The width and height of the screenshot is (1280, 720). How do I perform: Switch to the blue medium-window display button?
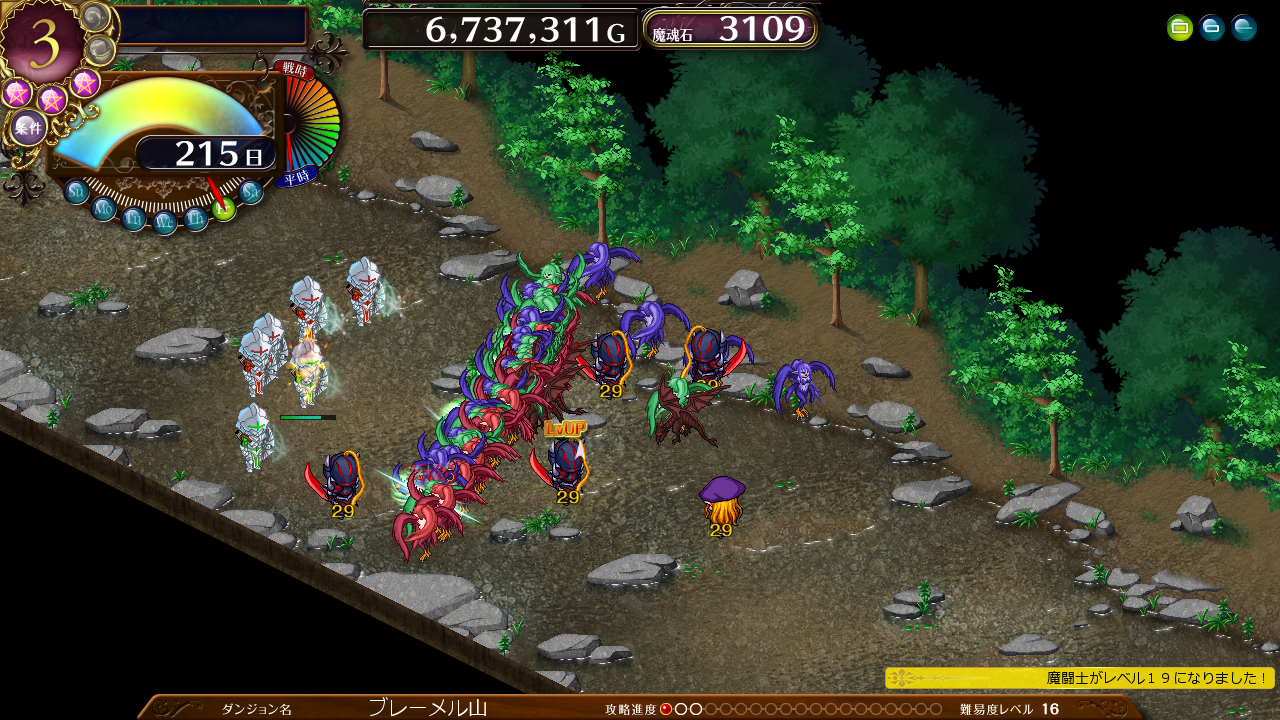tap(1212, 28)
